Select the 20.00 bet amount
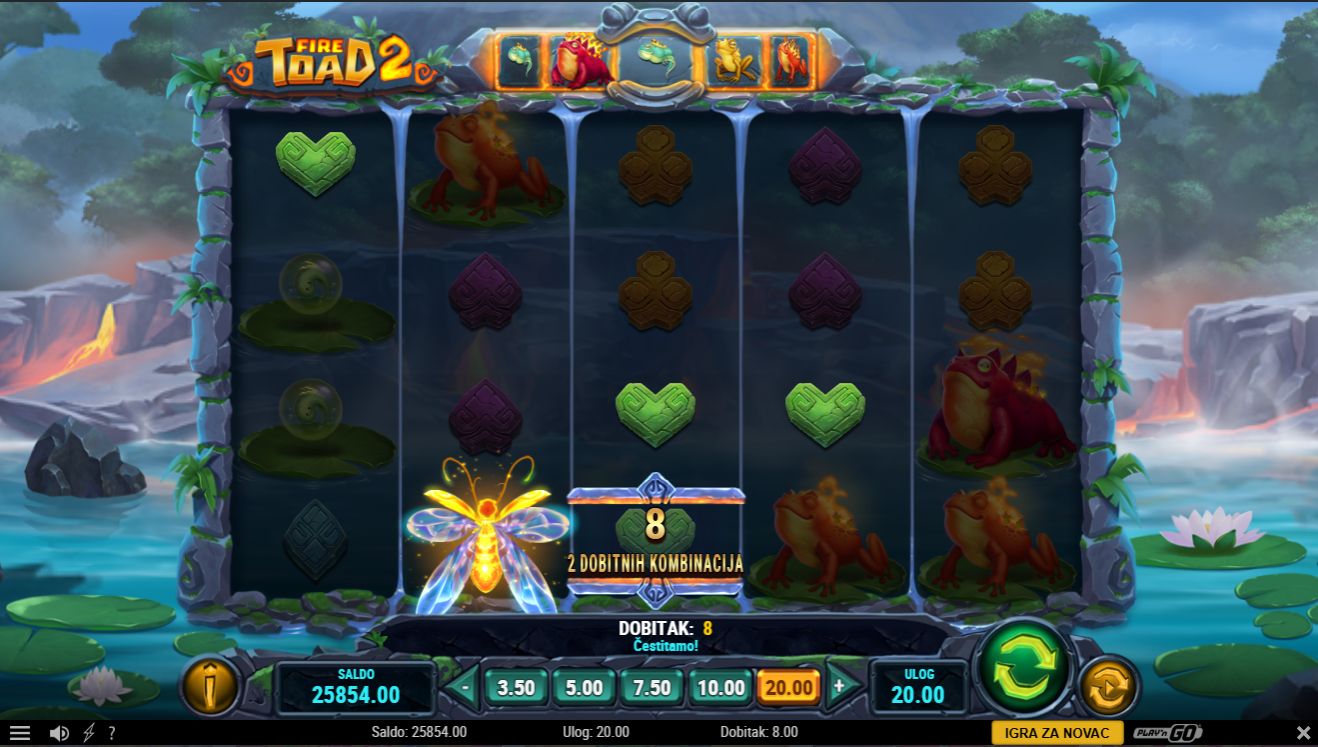Screen dimensions: 1318x747 pos(789,688)
